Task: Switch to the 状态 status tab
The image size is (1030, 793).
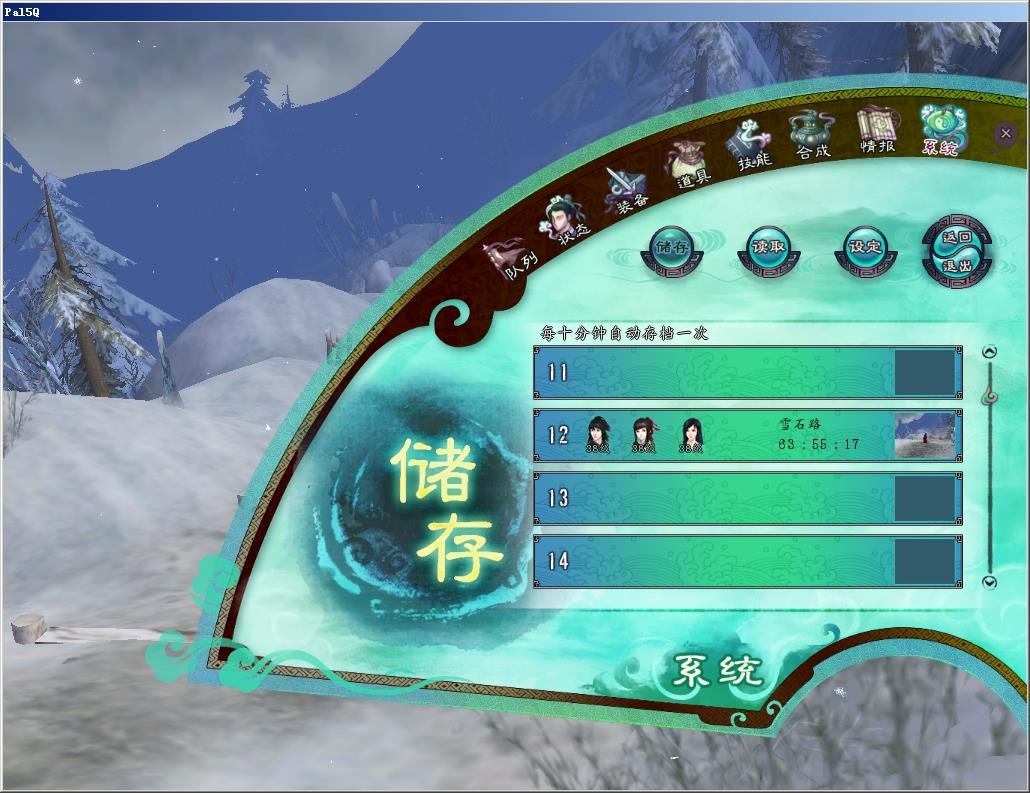Action: coord(565,217)
